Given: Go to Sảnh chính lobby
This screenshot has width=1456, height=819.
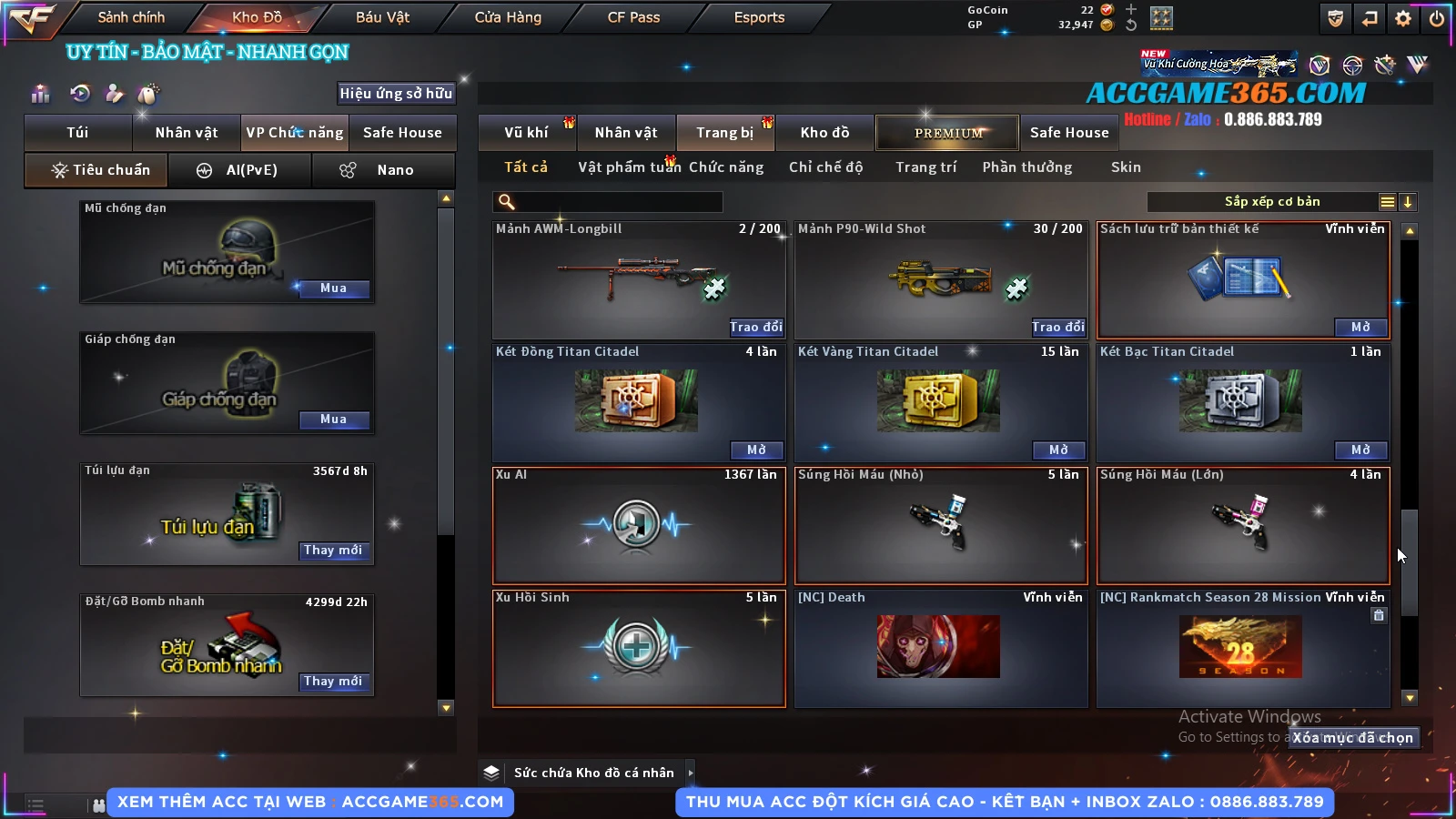Looking at the screenshot, I should (x=131, y=17).
